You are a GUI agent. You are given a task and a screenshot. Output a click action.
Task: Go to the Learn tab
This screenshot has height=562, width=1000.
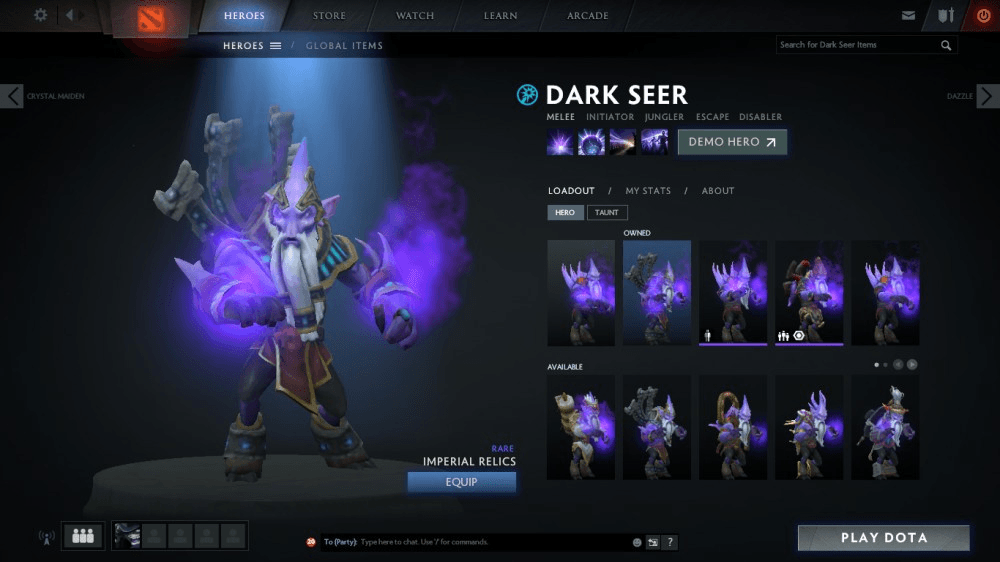[500, 16]
